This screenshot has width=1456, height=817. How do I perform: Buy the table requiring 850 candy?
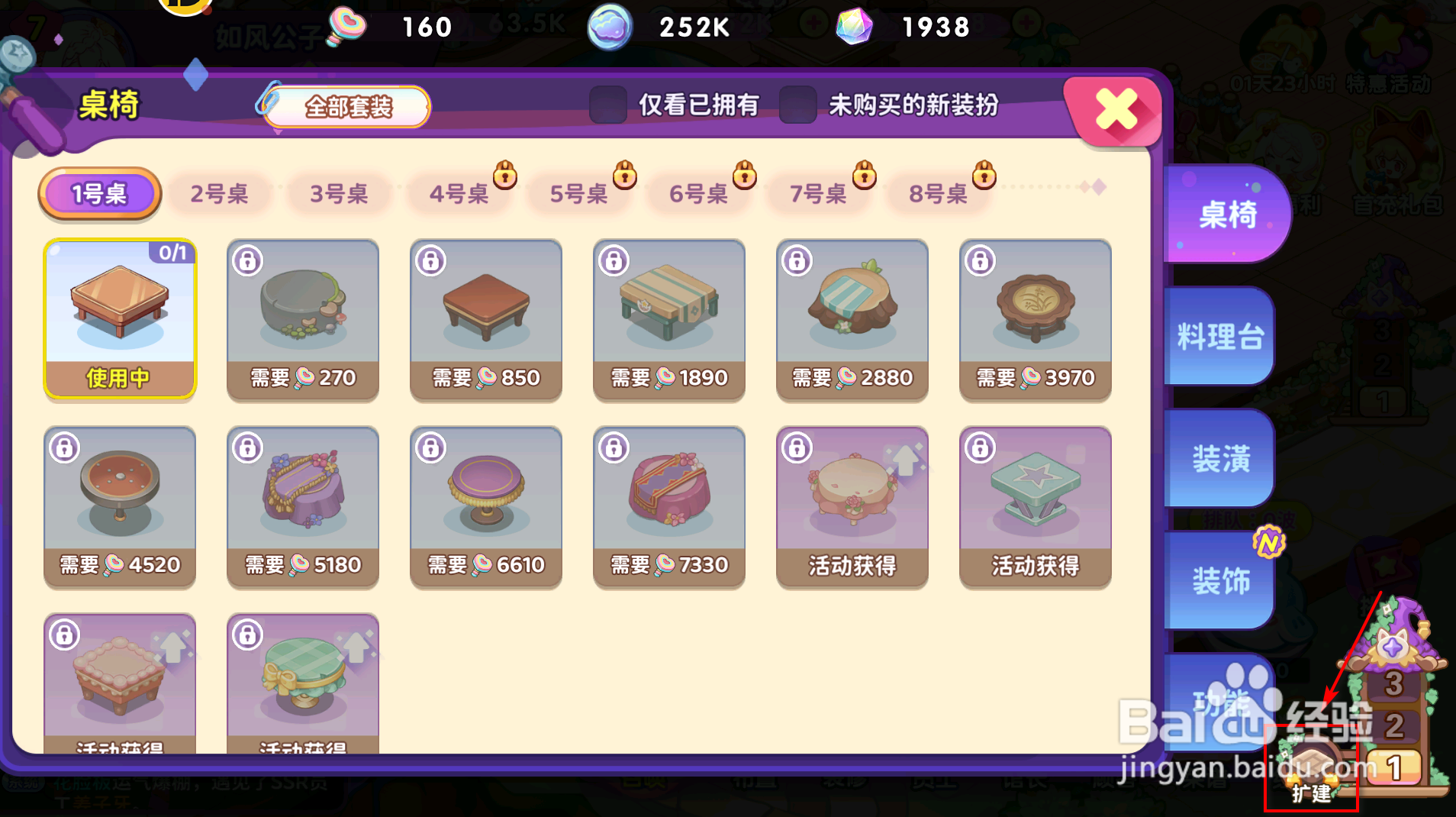[x=485, y=319]
